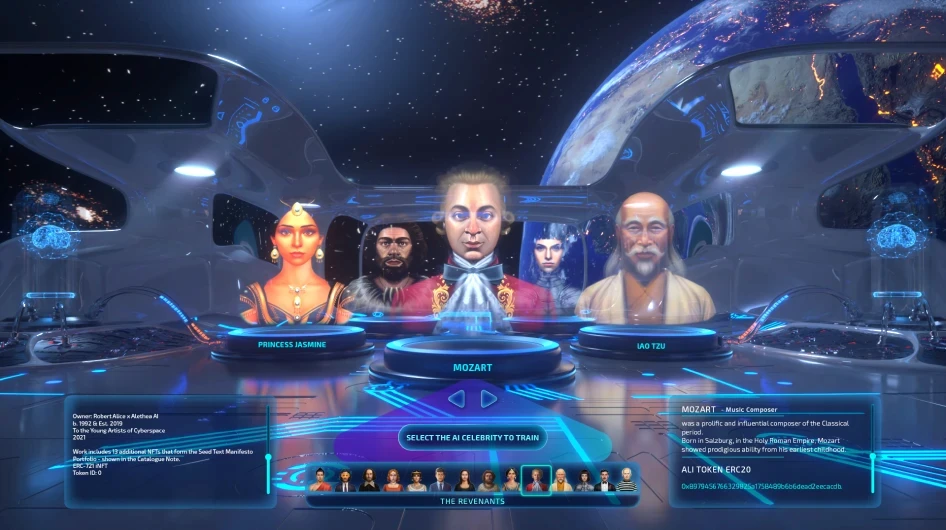
Task: Select the Egyptian headdress woman thumbnail
Action: point(417,480)
